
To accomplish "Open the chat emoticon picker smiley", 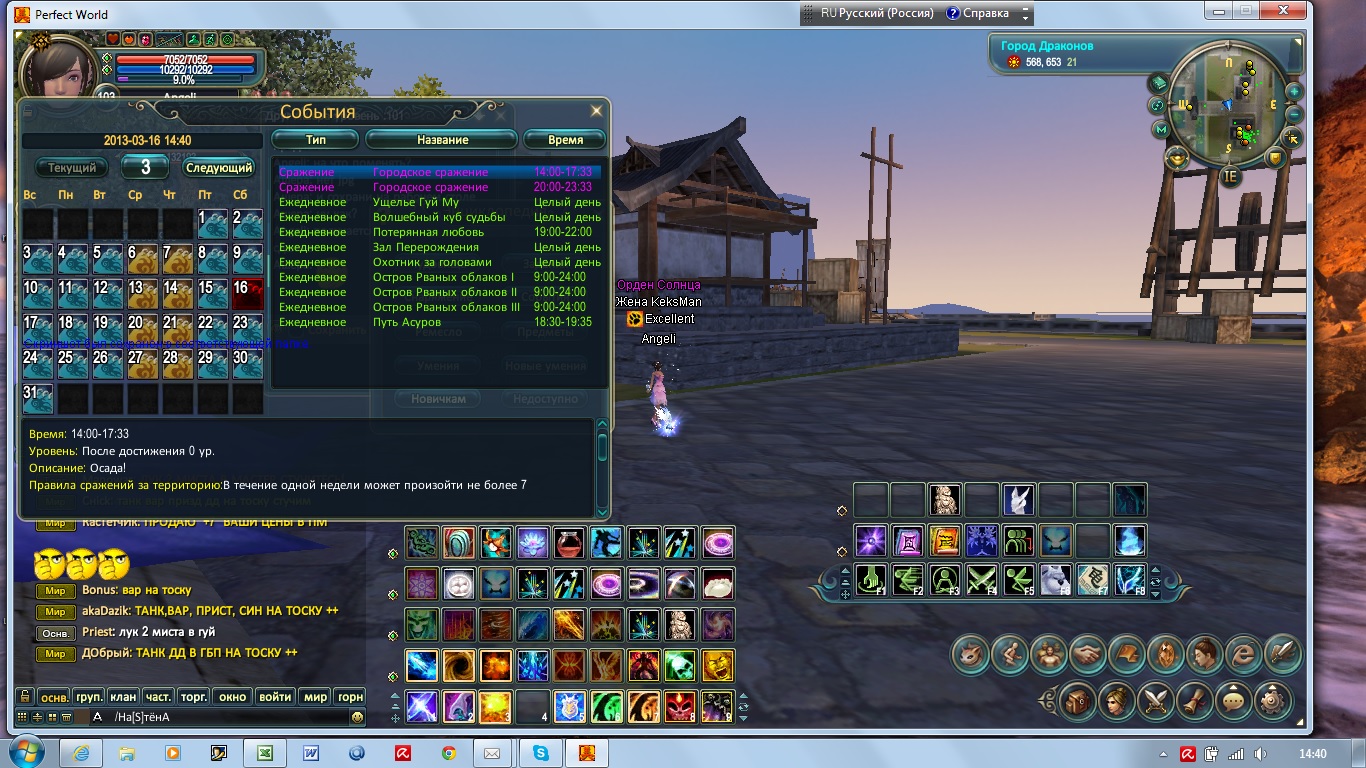I will click(x=357, y=717).
